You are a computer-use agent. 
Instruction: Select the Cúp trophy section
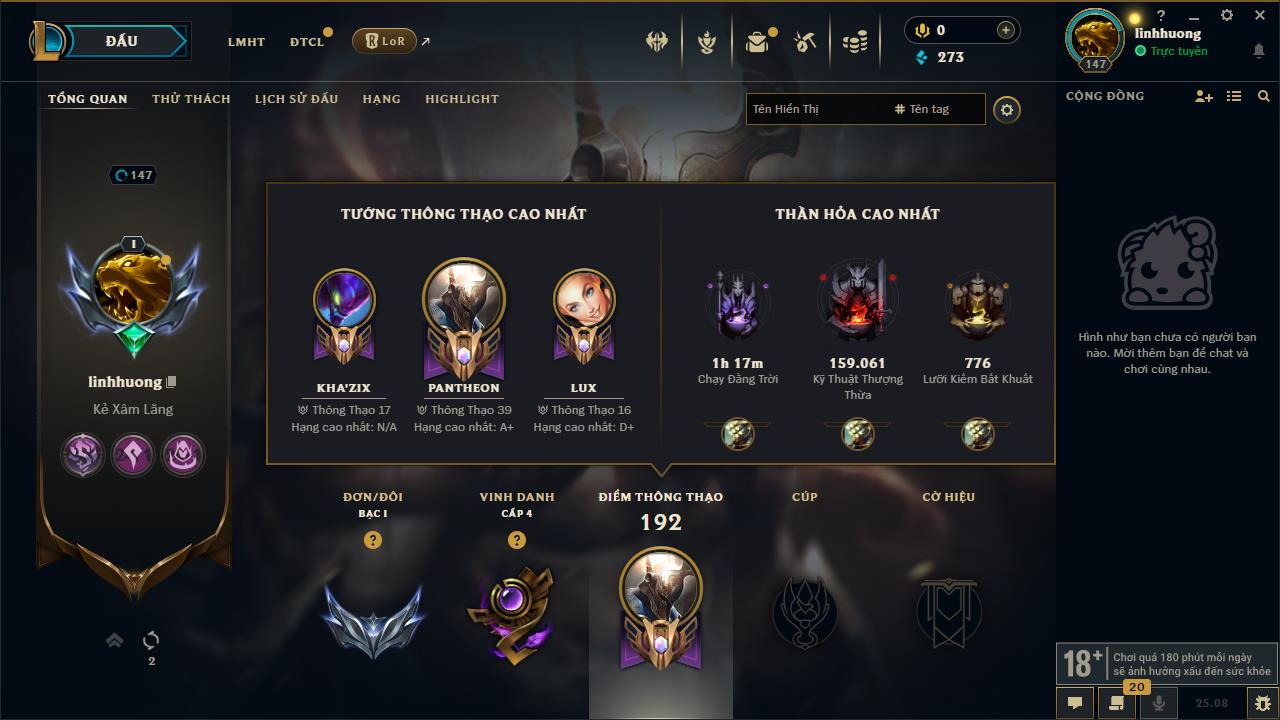click(x=805, y=610)
